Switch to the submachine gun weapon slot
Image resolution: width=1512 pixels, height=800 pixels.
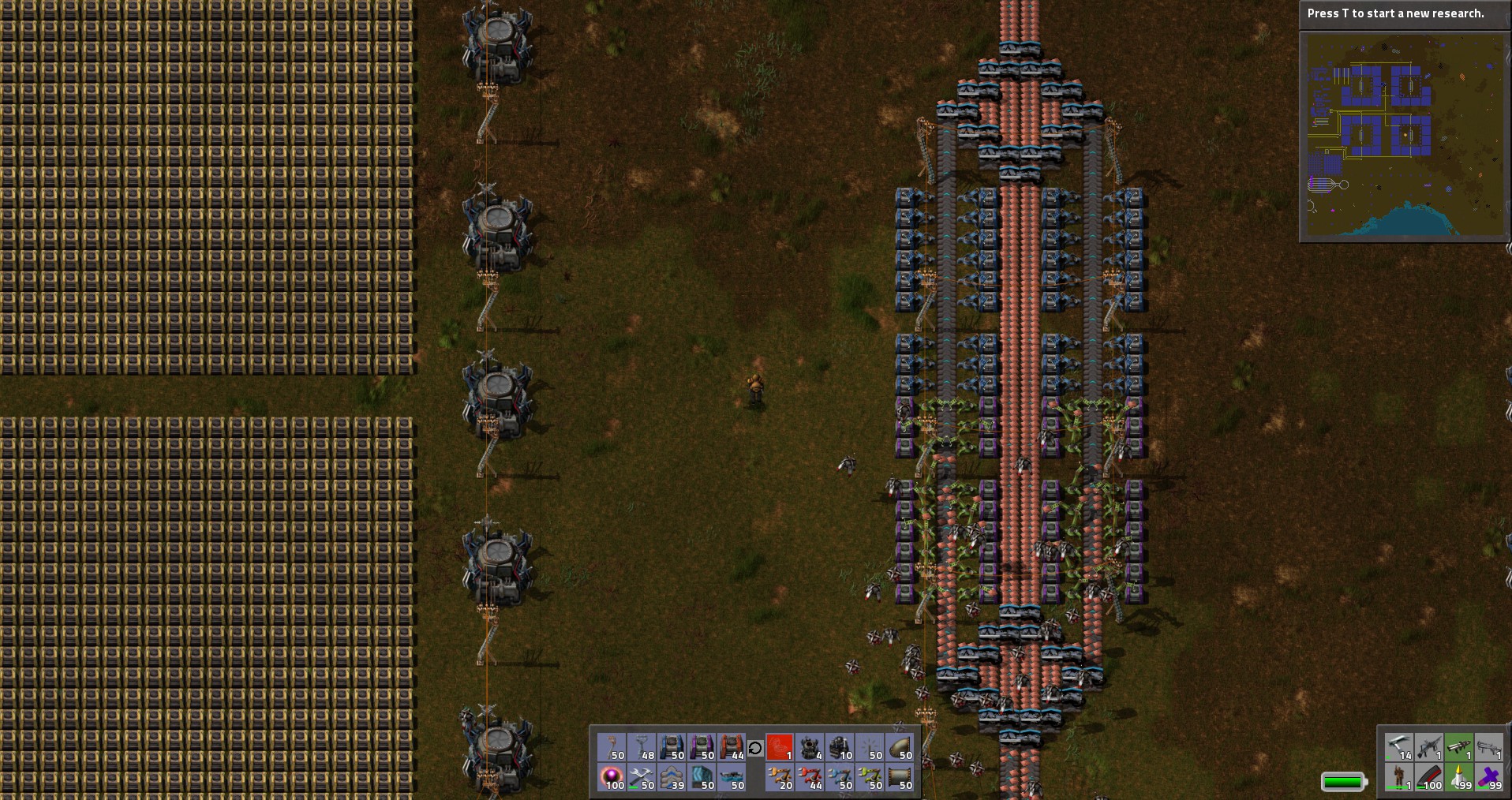click(x=1429, y=747)
